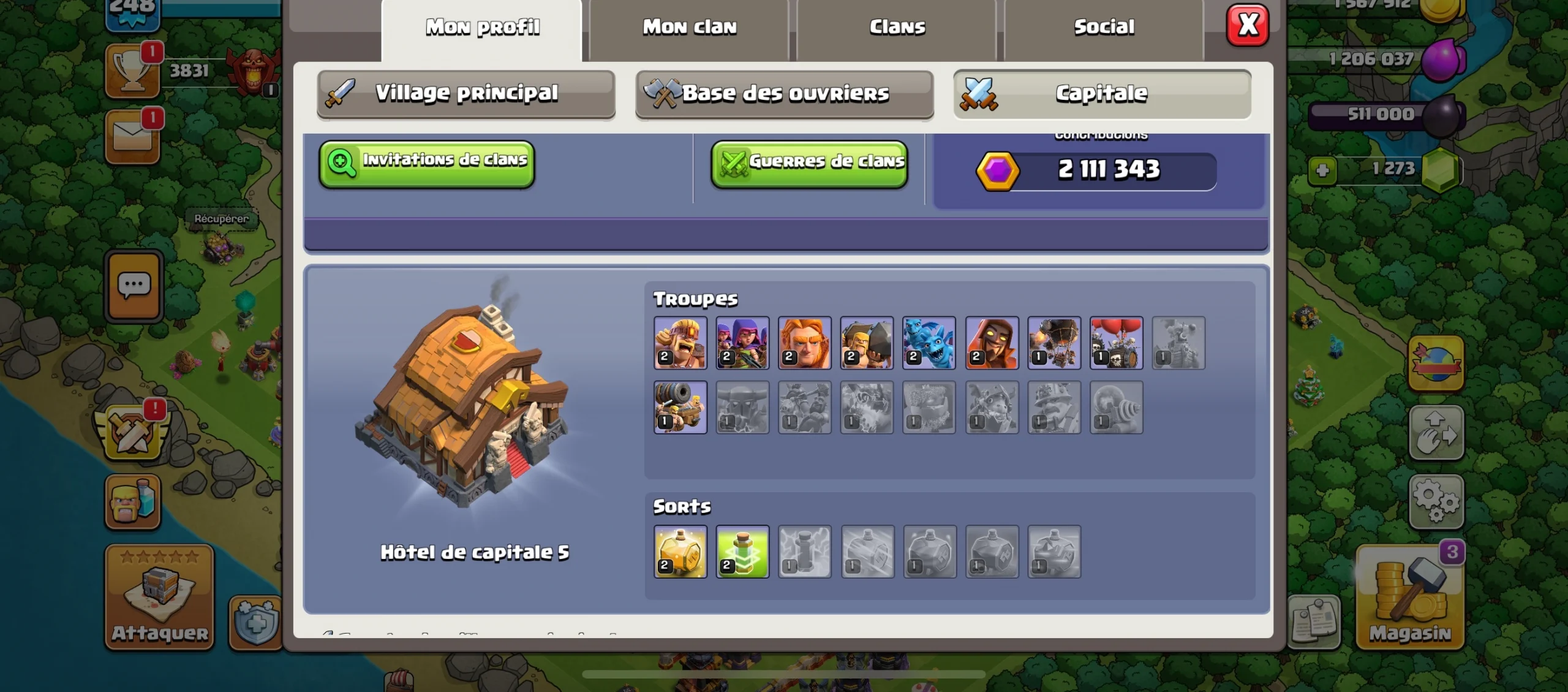Close the profile window
Screen dimensions: 1568x692
[x=1248, y=26]
